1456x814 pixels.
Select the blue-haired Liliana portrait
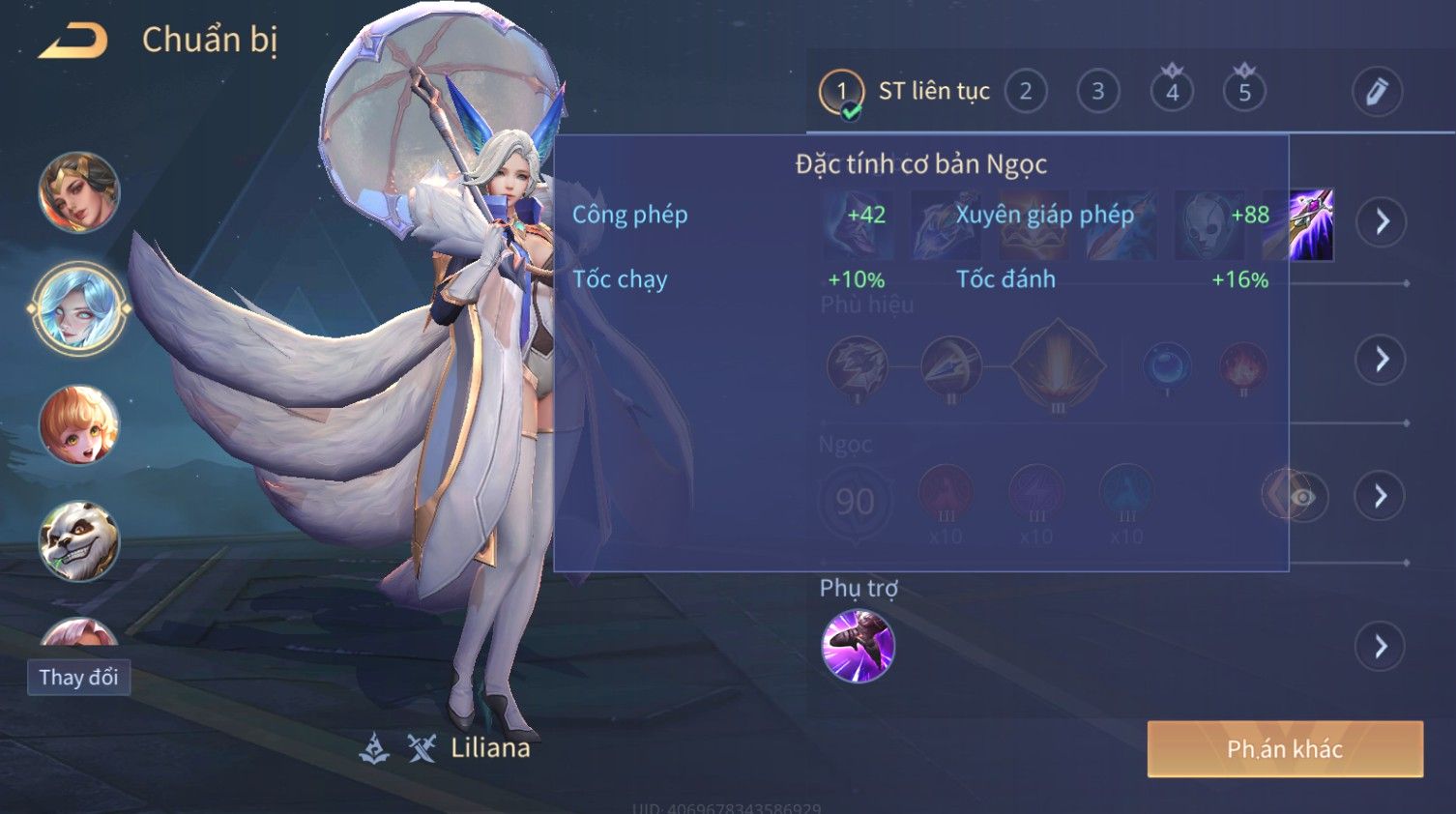click(x=79, y=309)
